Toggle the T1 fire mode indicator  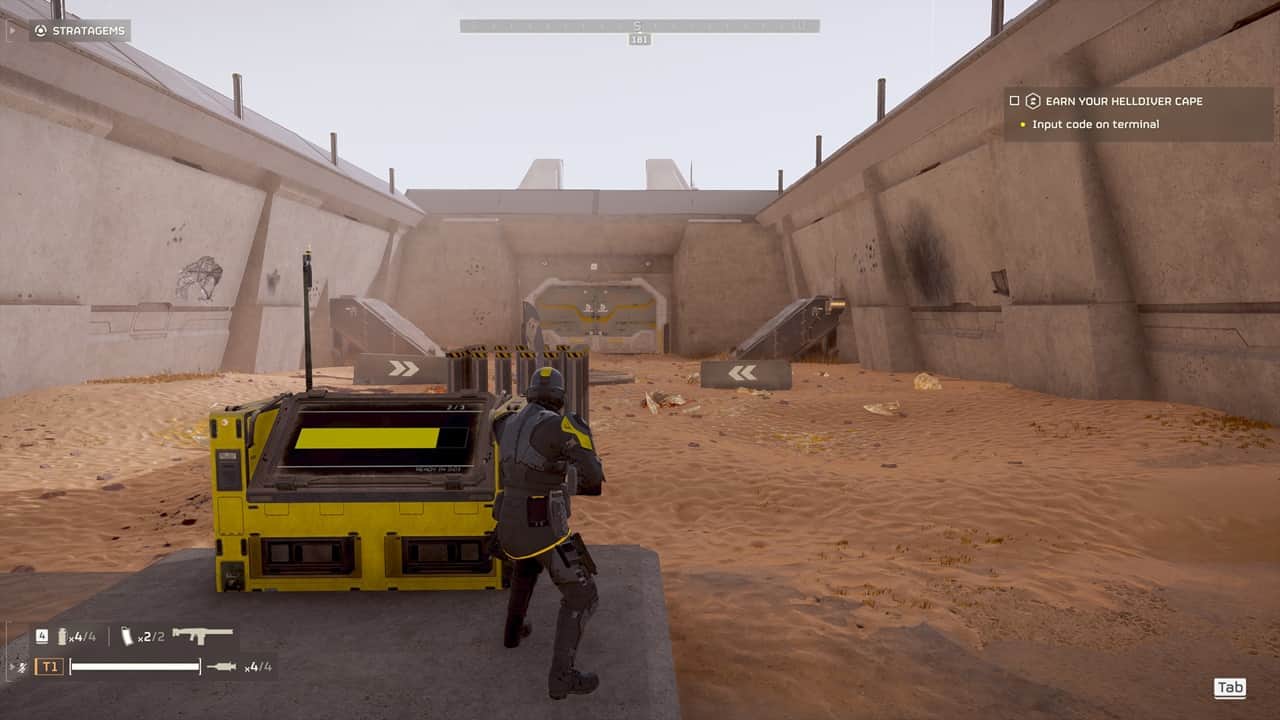(50, 665)
